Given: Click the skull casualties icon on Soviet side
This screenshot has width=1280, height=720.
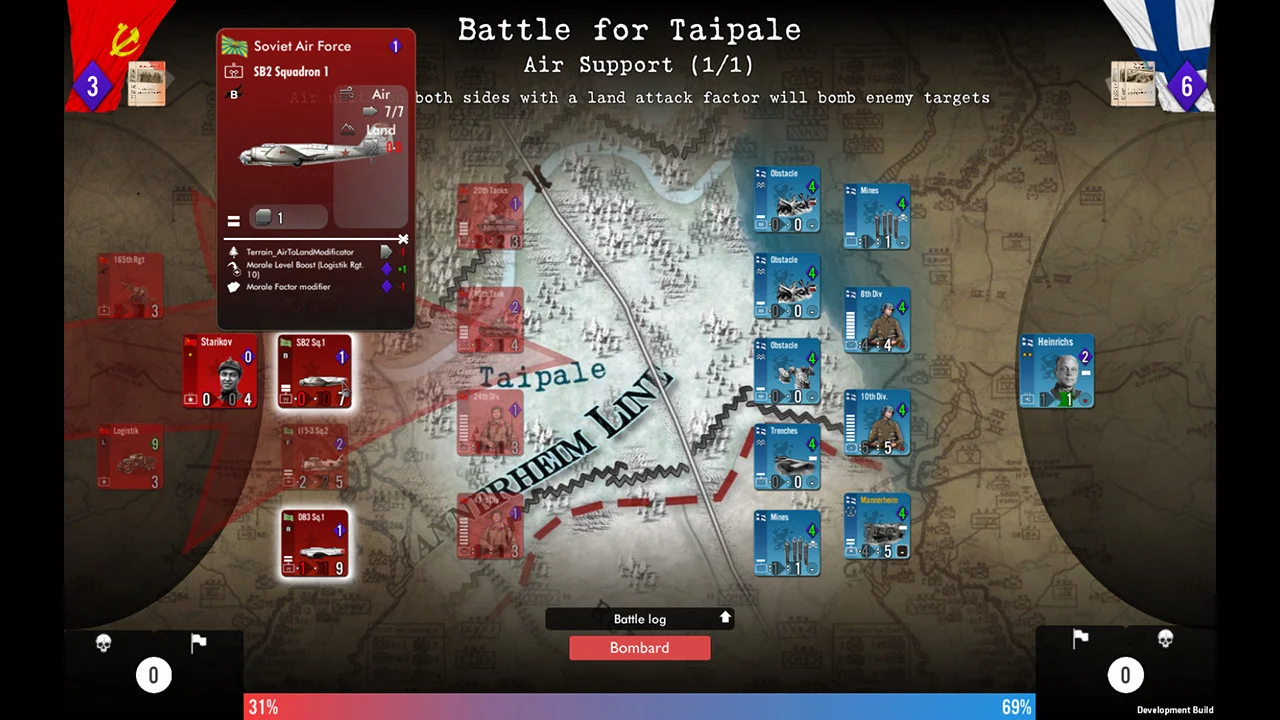Looking at the screenshot, I should 103,643.
